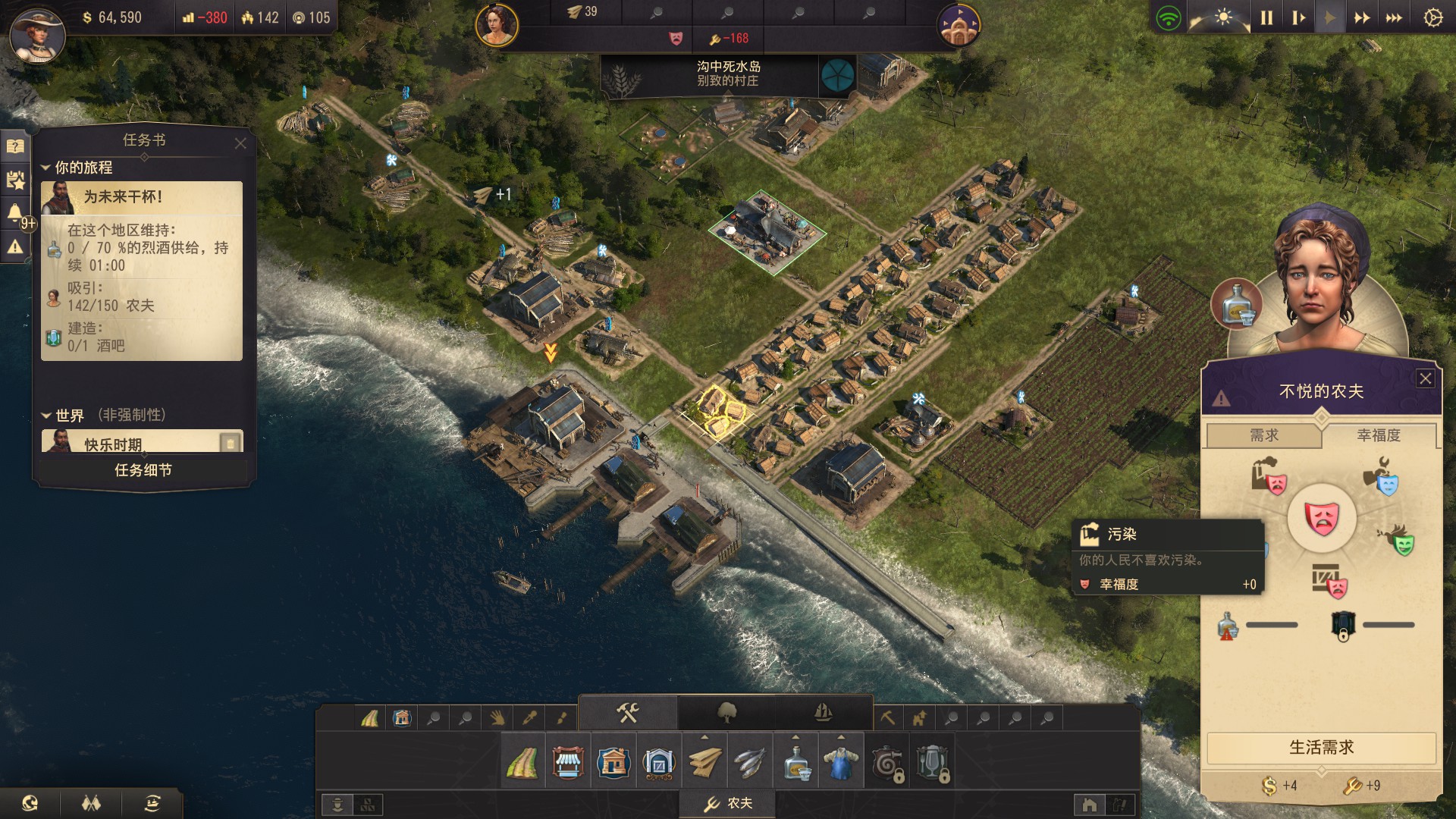Open the player profile portrait

tap(36, 34)
